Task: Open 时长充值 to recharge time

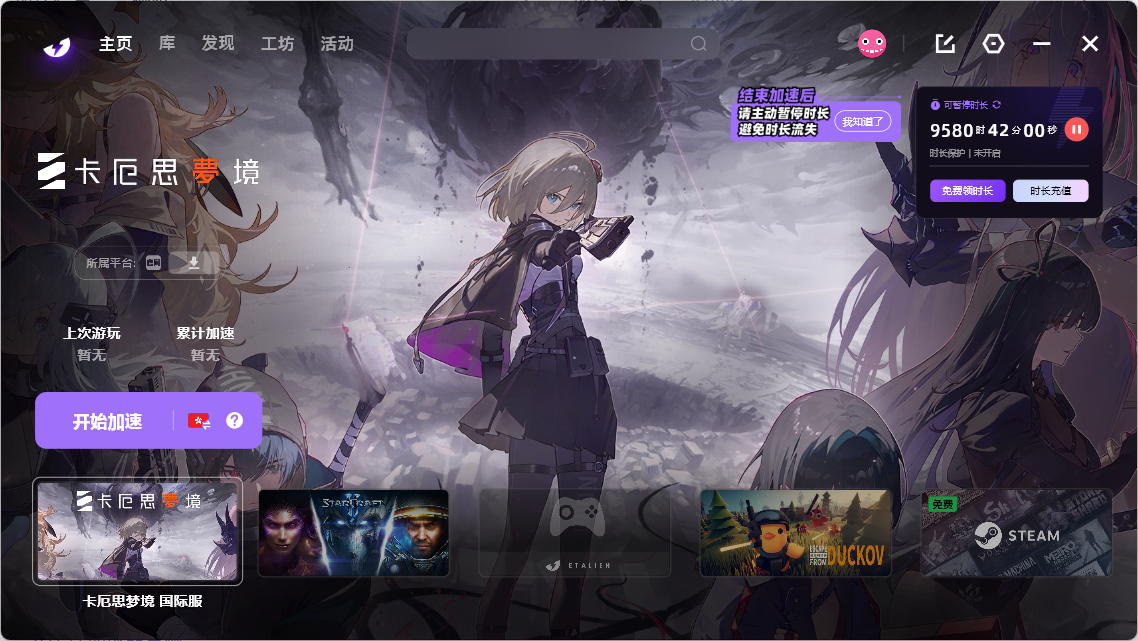Action: (x=1050, y=191)
